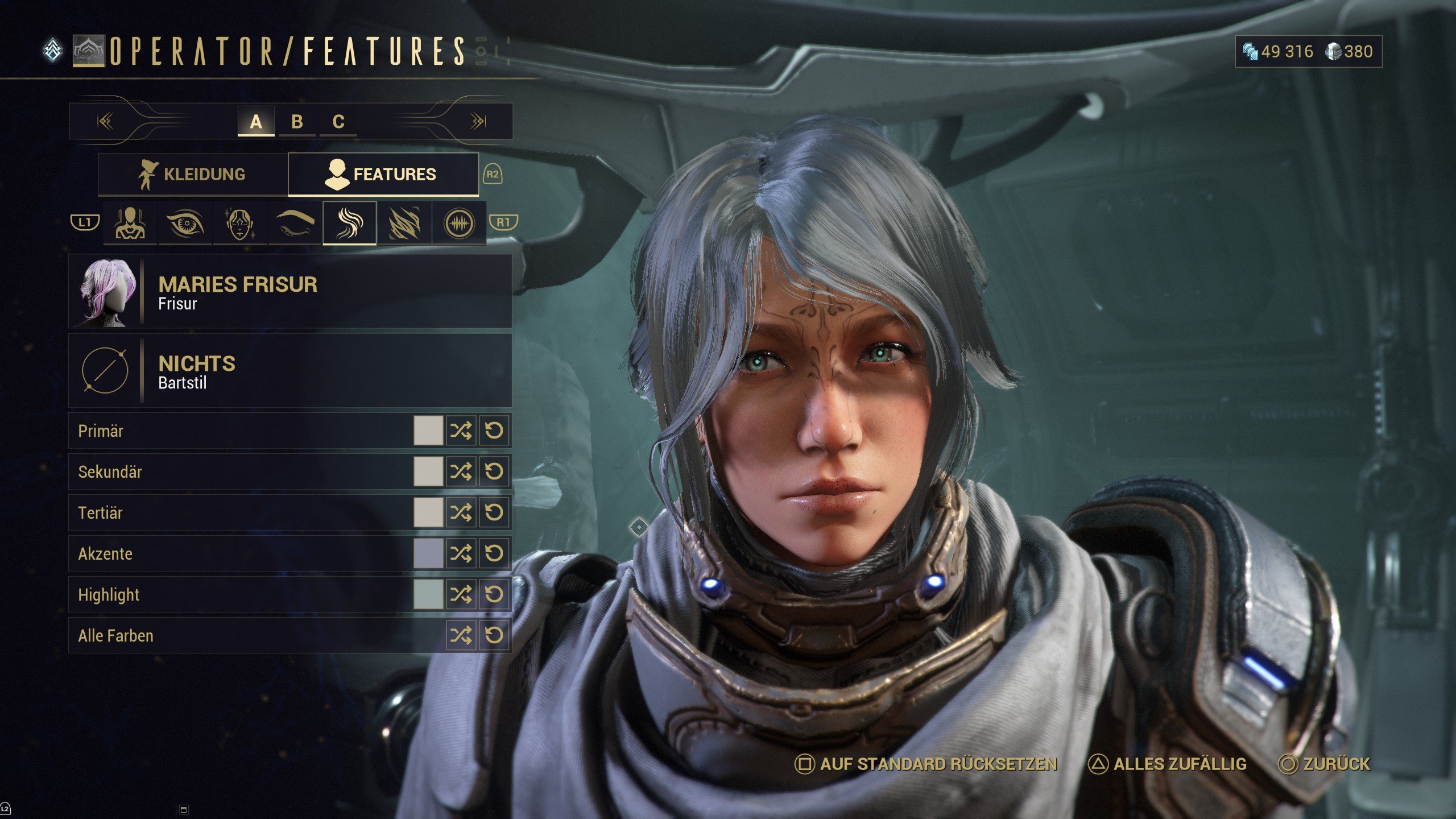Open the voice waveform category icon
This screenshot has width=1456, height=819.
(459, 223)
